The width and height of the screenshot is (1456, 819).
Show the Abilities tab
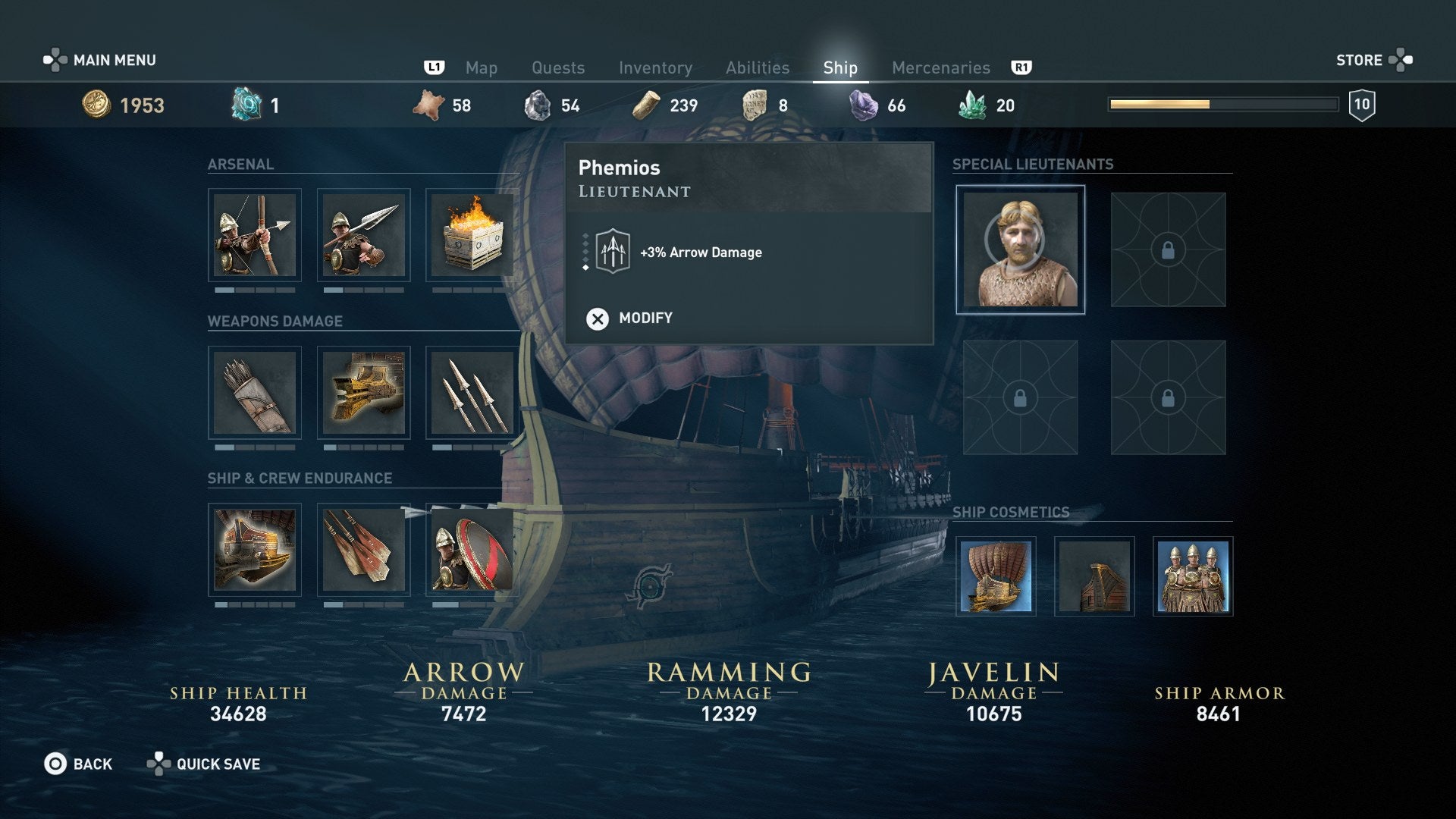coord(758,68)
